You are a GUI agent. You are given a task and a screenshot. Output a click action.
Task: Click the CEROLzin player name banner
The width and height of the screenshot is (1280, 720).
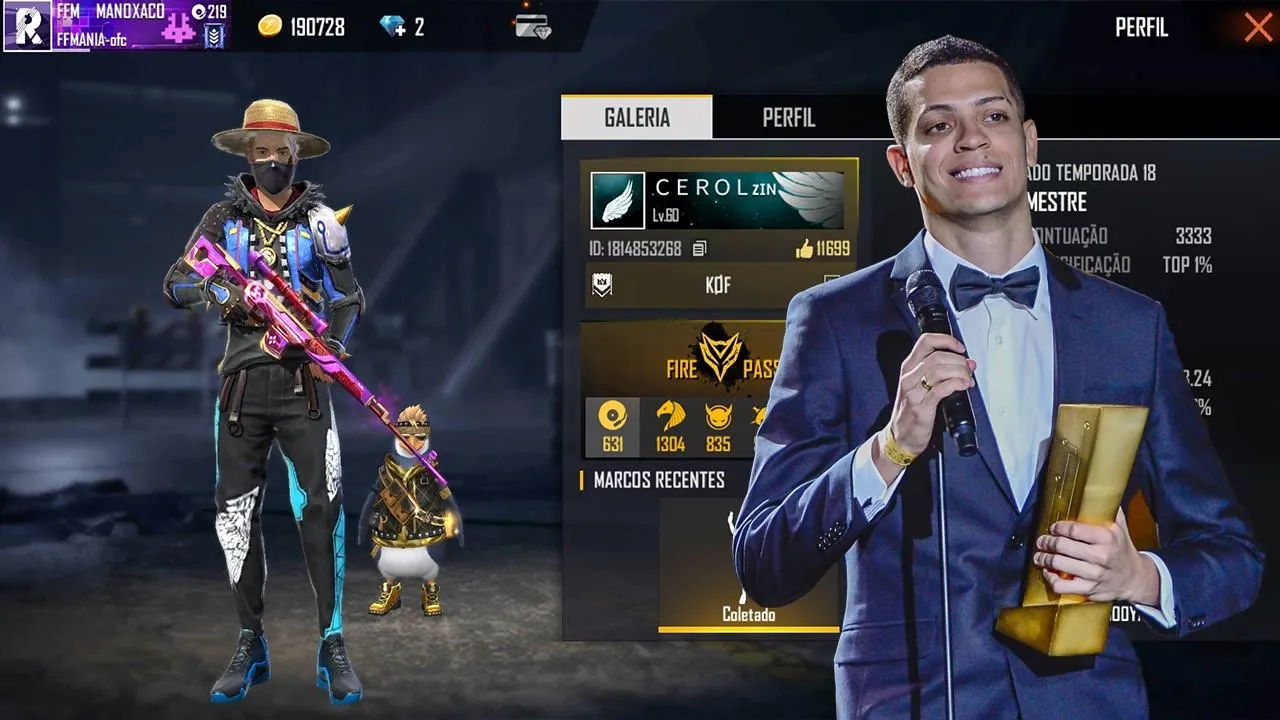pyautogui.click(x=717, y=200)
